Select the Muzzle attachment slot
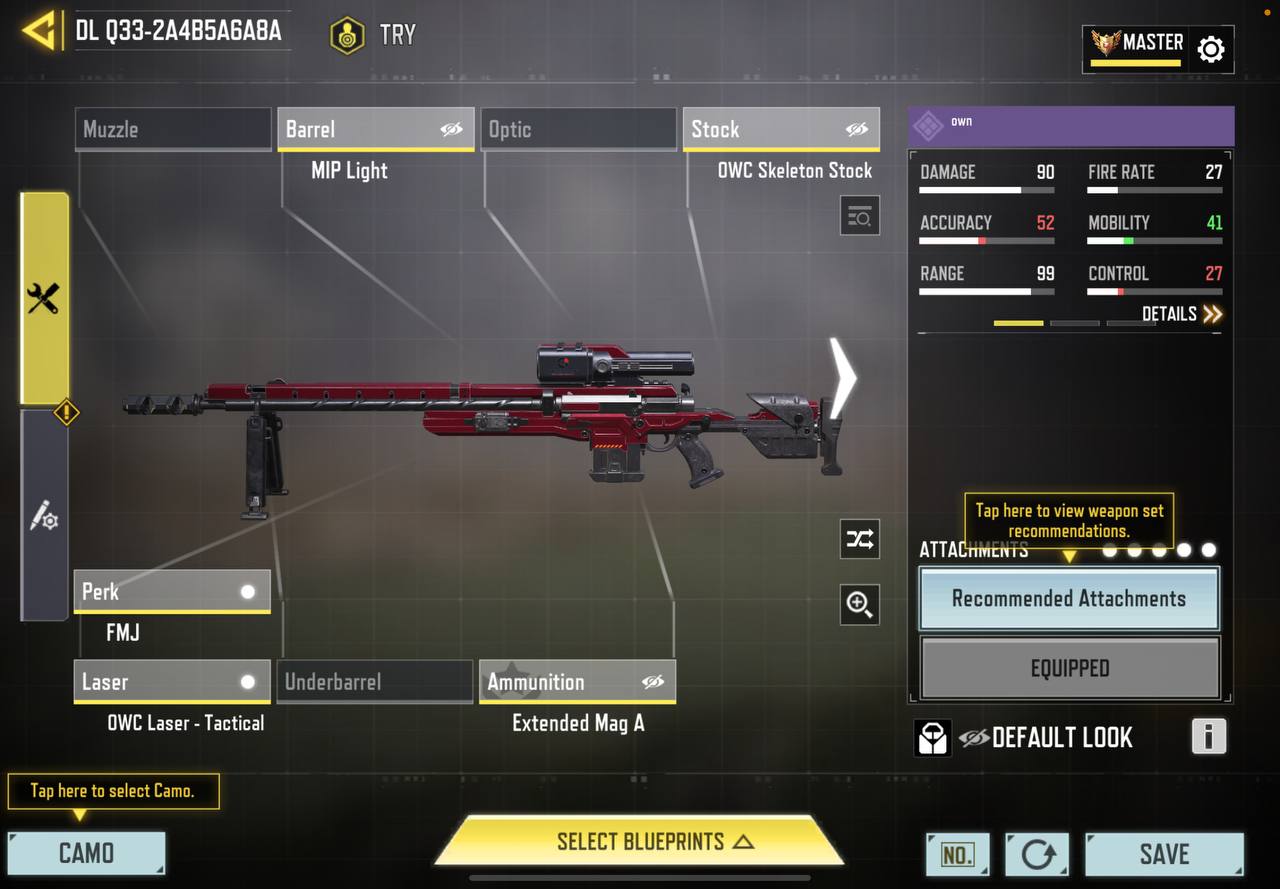Screen dimensions: 1280x889 click(x=173, y=129)
